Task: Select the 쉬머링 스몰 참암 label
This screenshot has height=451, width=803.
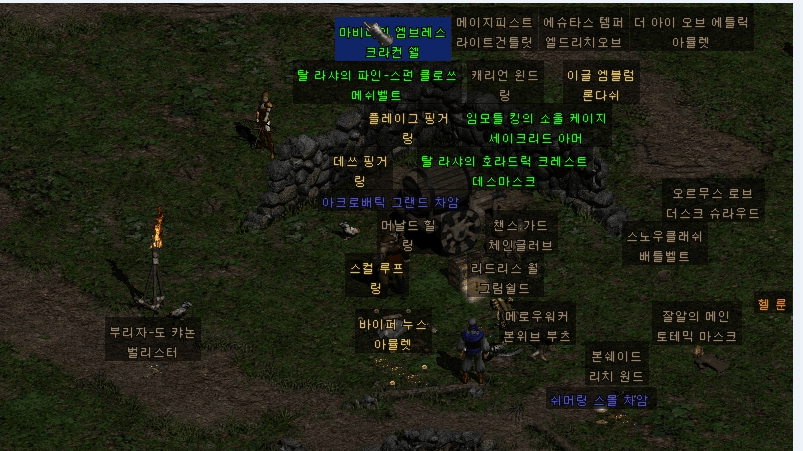Action: [x=599, y=400]
